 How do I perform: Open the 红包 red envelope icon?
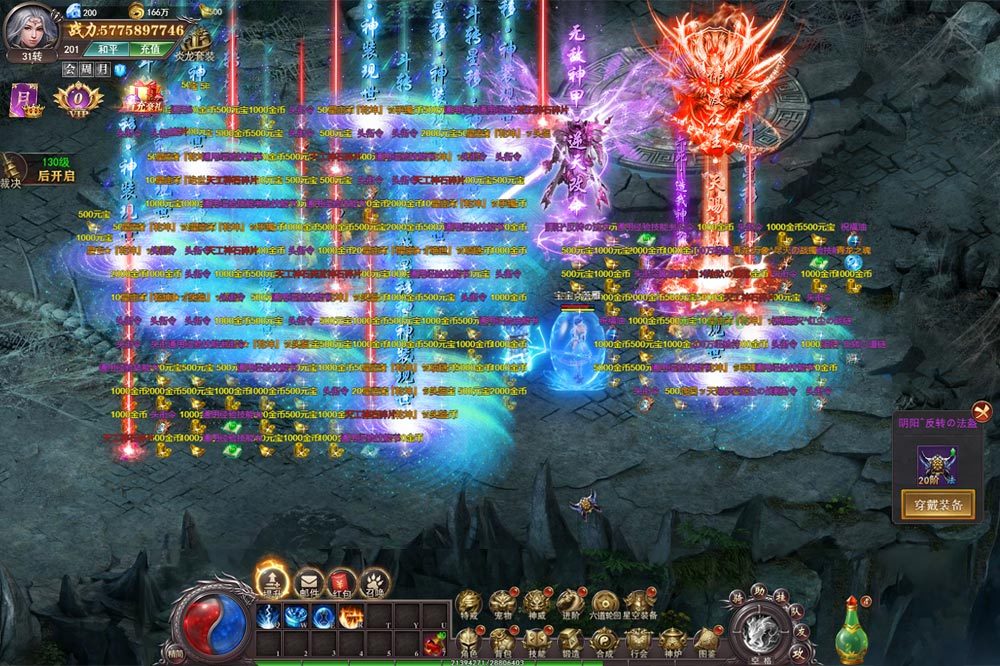pyautogui.click(x=341, y=580)
